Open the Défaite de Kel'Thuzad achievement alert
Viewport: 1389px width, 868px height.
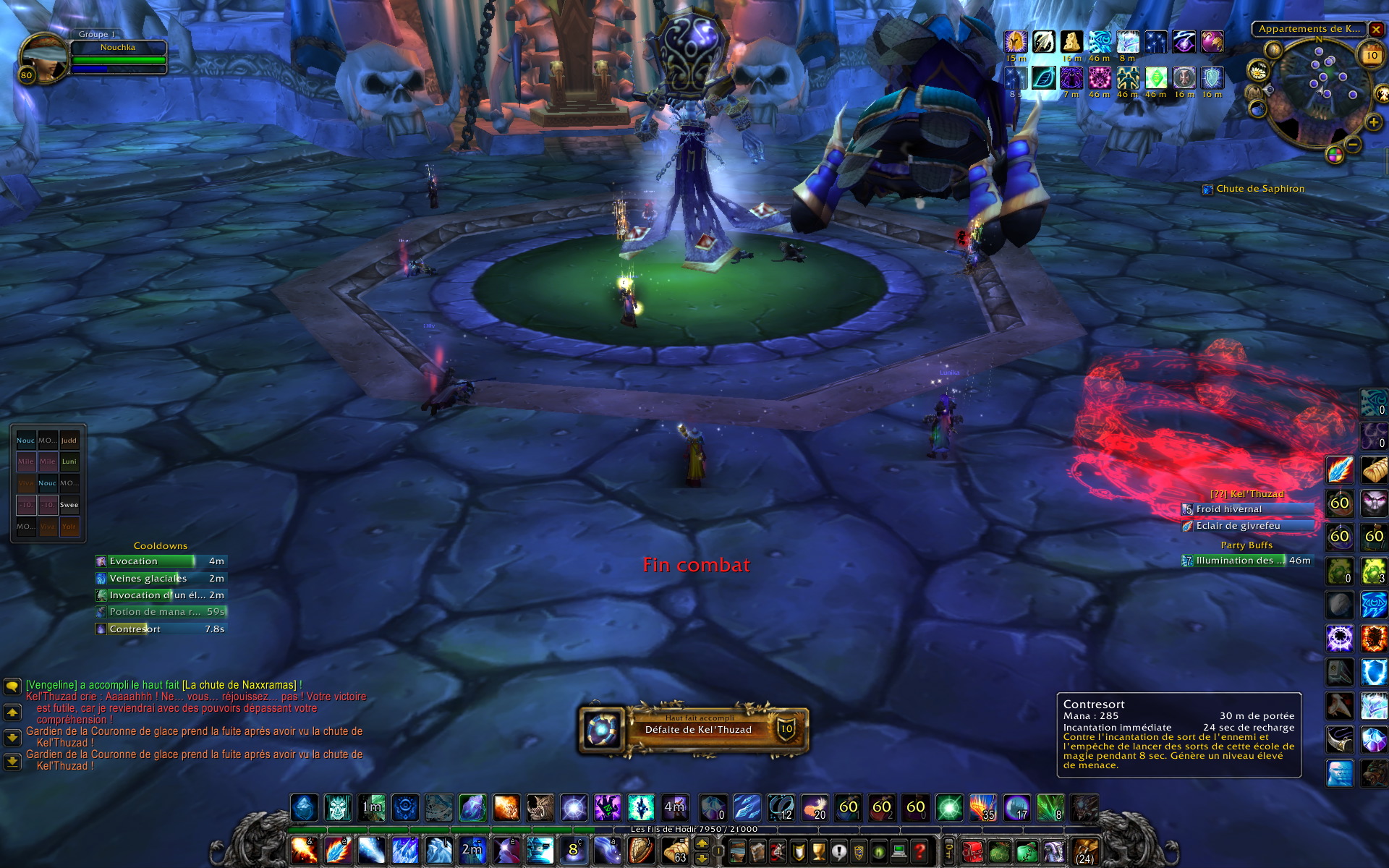tap(693, 729)
